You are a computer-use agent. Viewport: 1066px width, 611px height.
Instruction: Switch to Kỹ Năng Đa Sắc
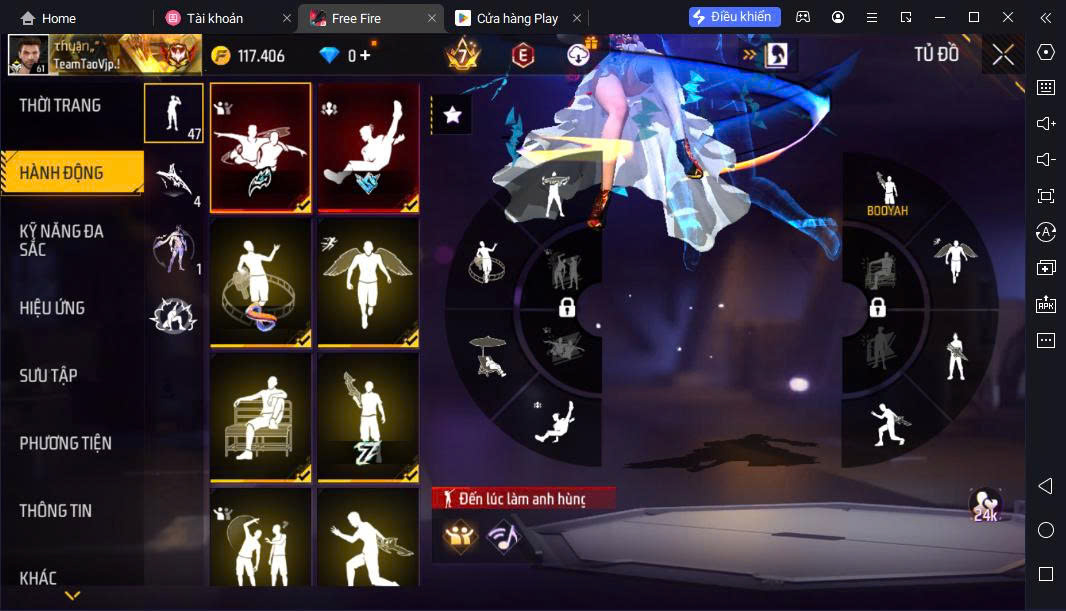pos(62,240)
